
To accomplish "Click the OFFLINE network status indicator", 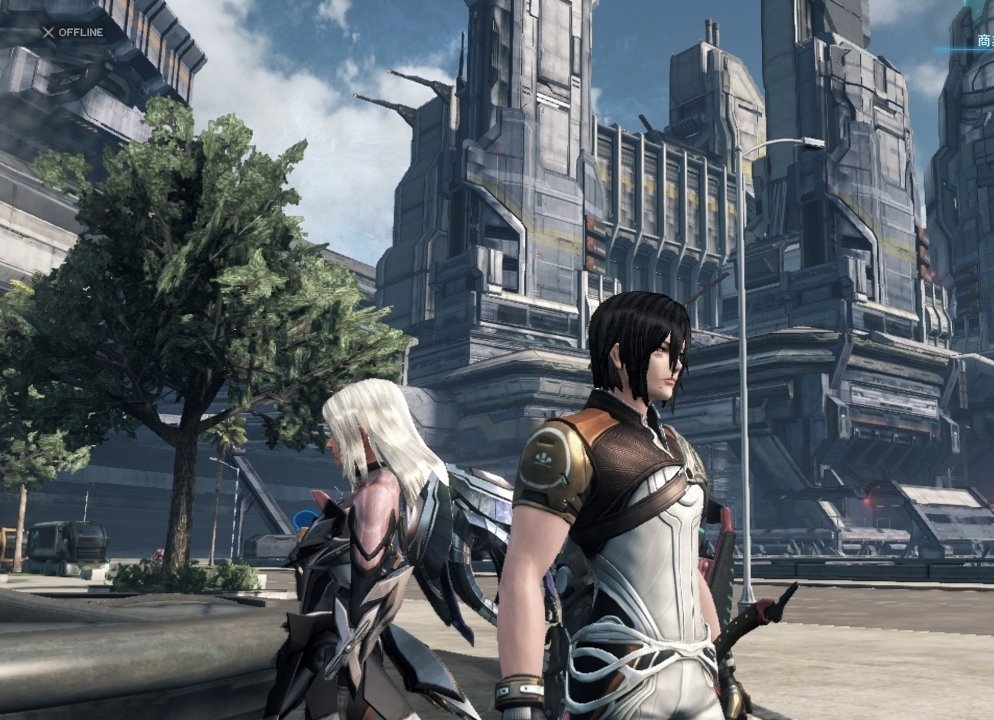I will tap(72, 32).
